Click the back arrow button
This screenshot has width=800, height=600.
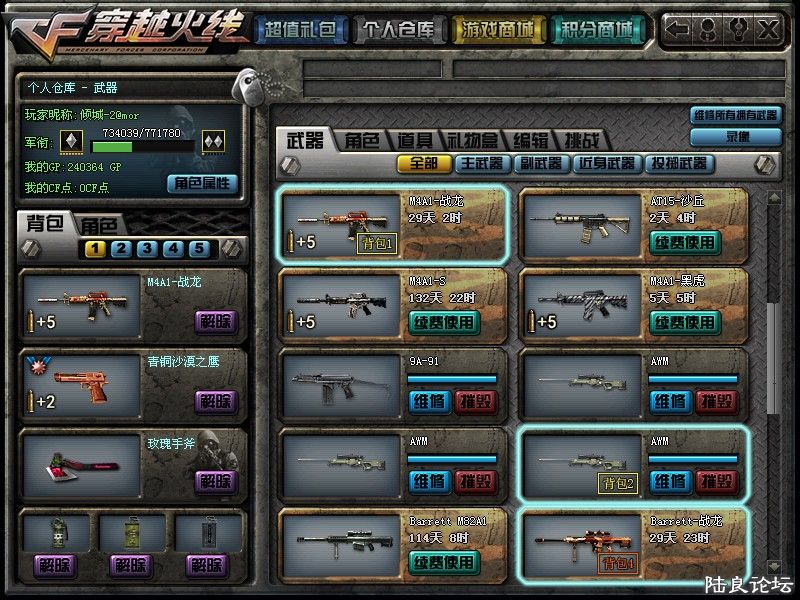[676, 29]
